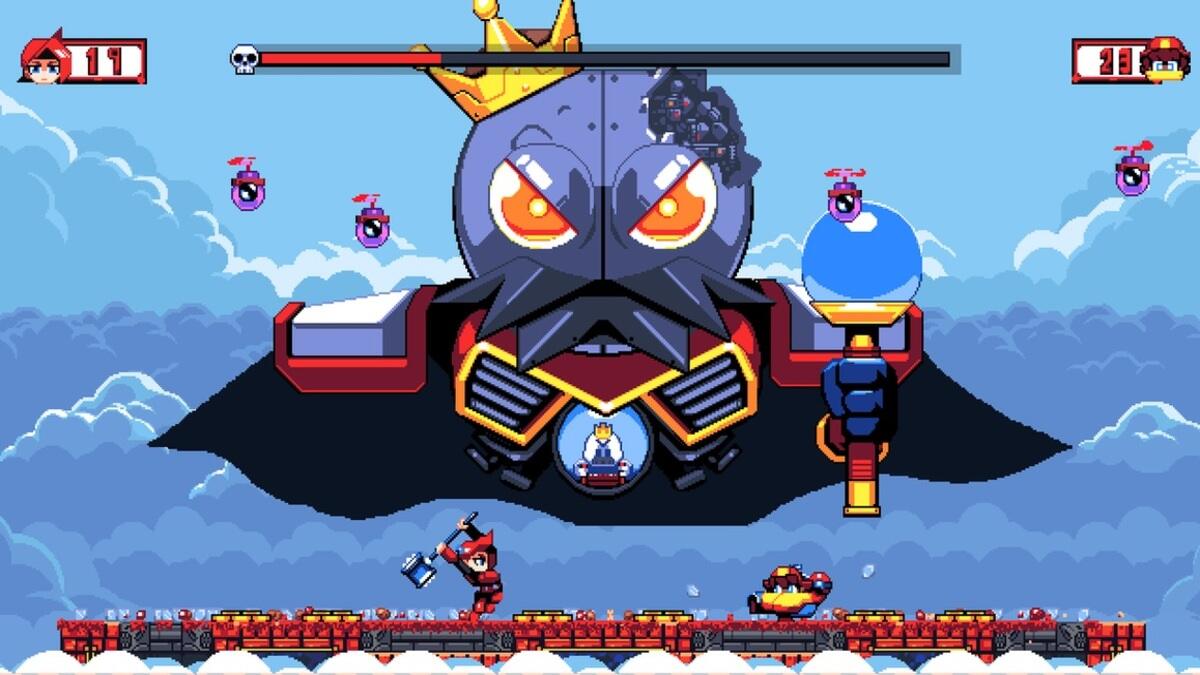Select the helmeted player two portrait
Image resolution: width=1200 pixels, height=675 pixels.
1164,60
